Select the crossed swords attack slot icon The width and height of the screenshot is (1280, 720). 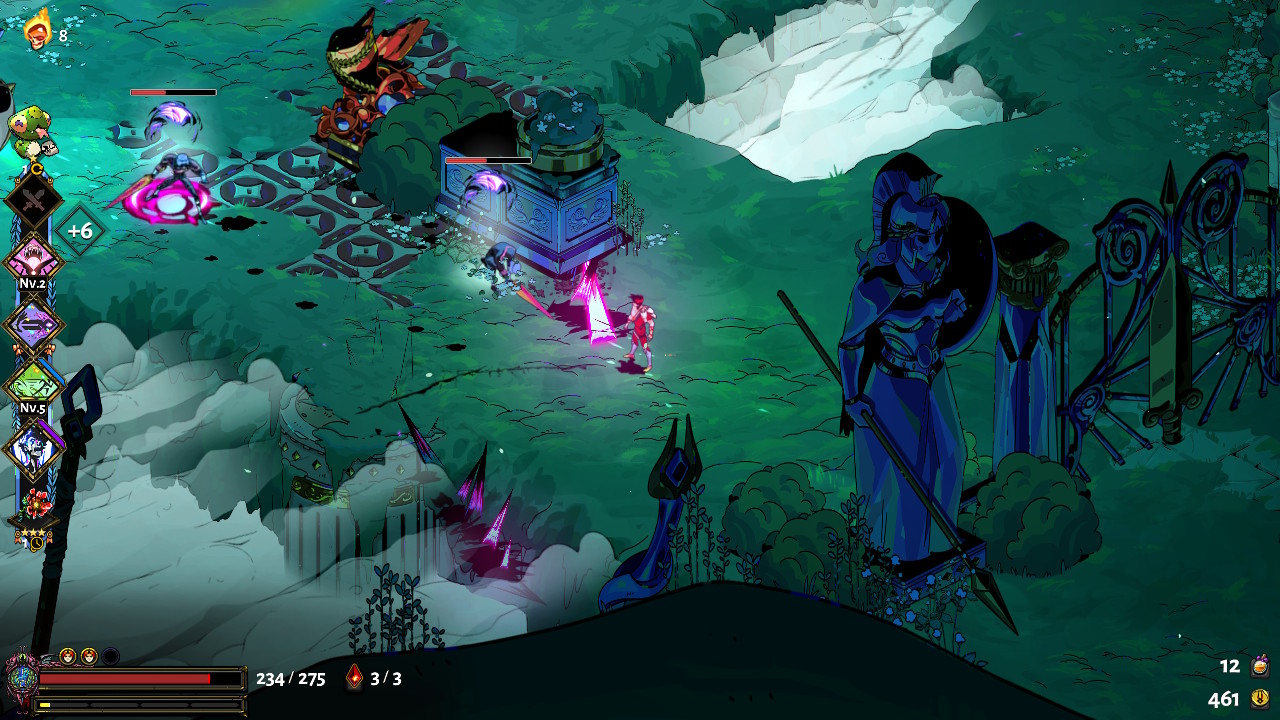34,200
